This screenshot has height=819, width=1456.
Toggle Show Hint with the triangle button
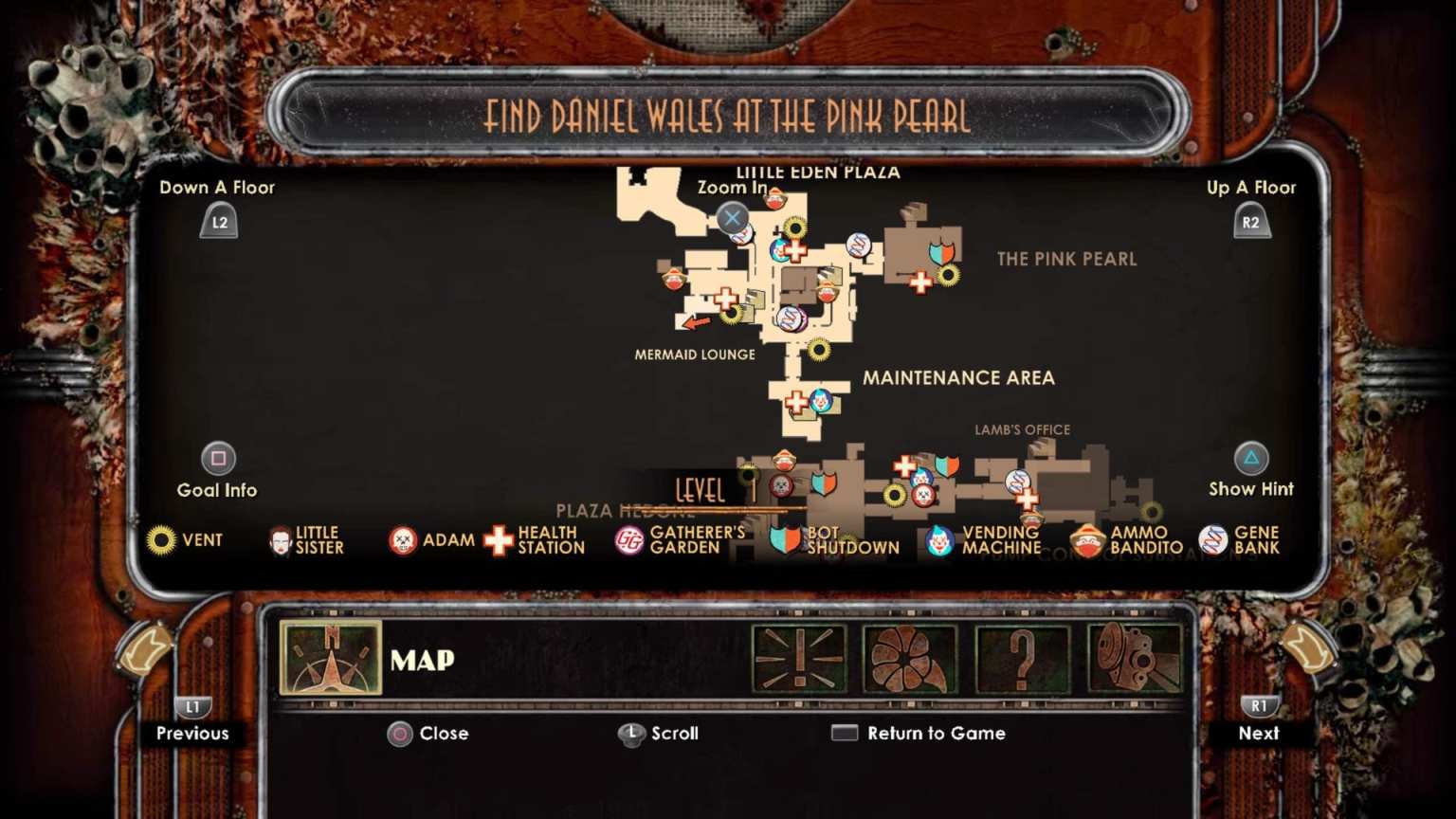pos(1251,460)
